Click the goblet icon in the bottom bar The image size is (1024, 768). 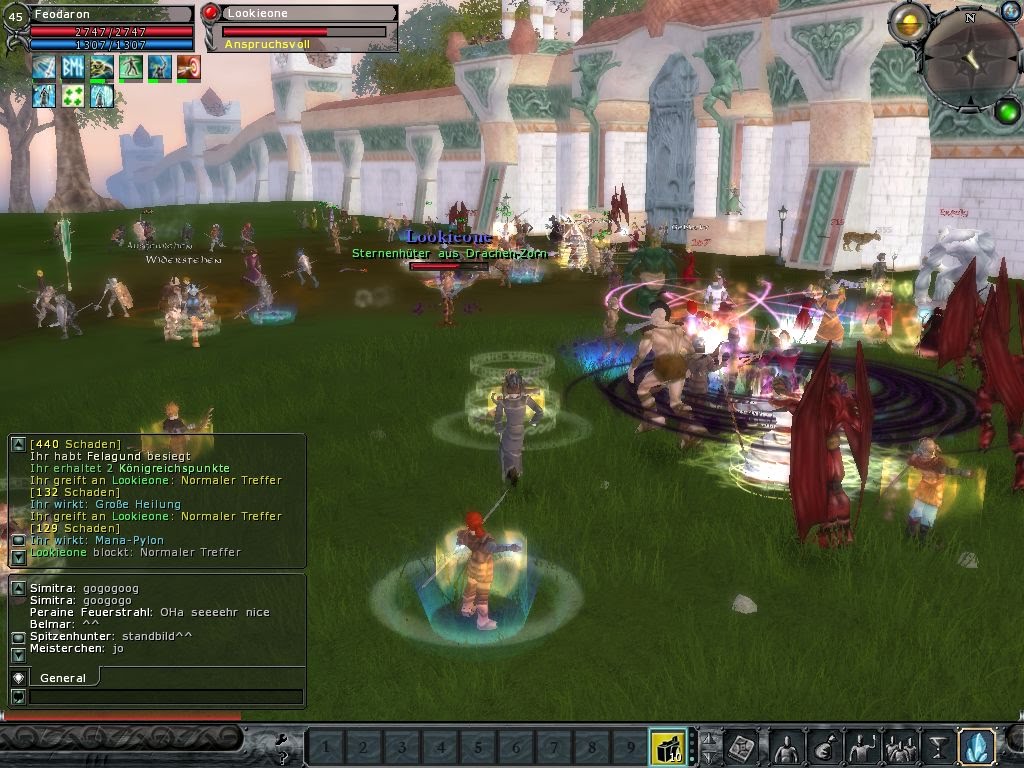(938, 747)
